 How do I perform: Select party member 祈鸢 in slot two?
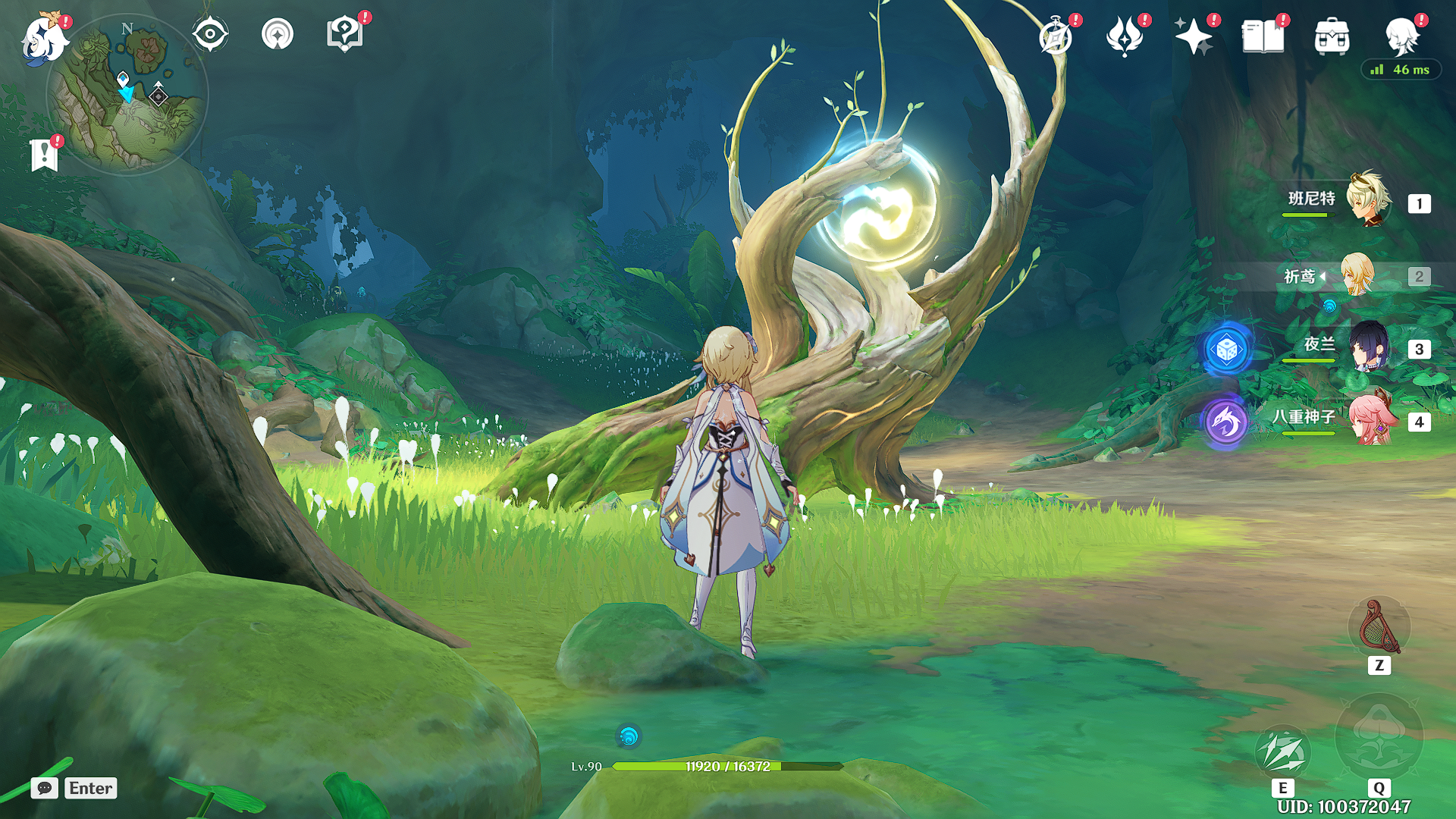tap(1357, 275)
